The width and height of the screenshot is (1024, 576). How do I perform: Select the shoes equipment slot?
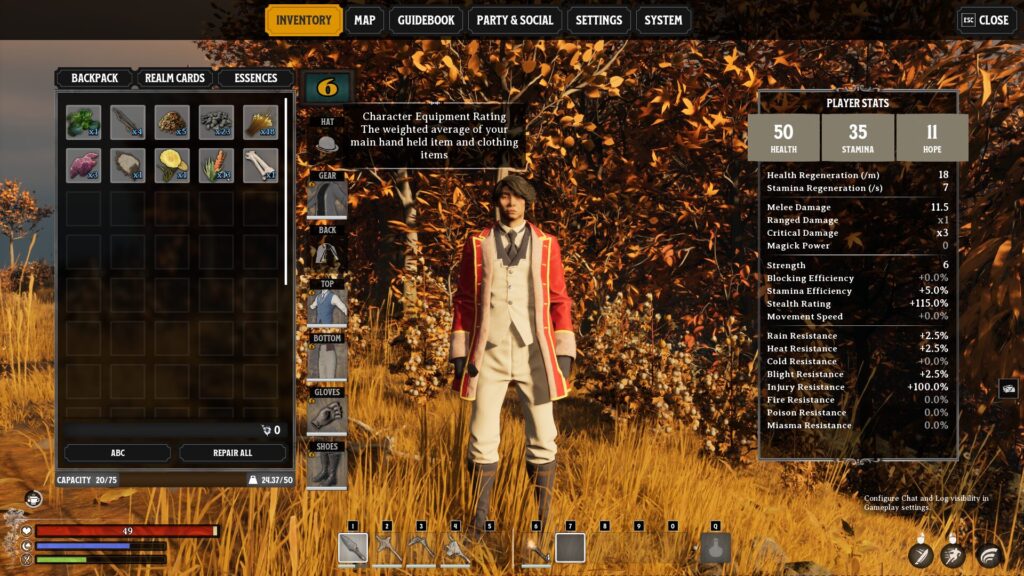327,468
